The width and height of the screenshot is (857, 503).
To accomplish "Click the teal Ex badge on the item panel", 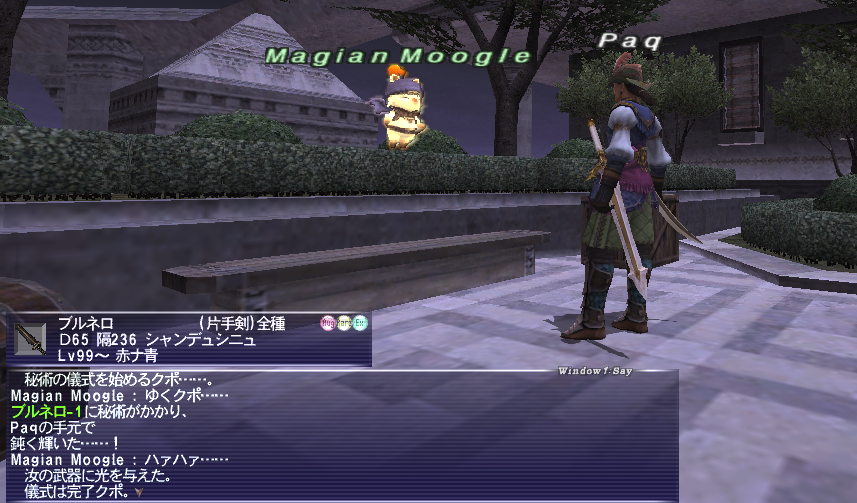I will click(x=360, y=323).
